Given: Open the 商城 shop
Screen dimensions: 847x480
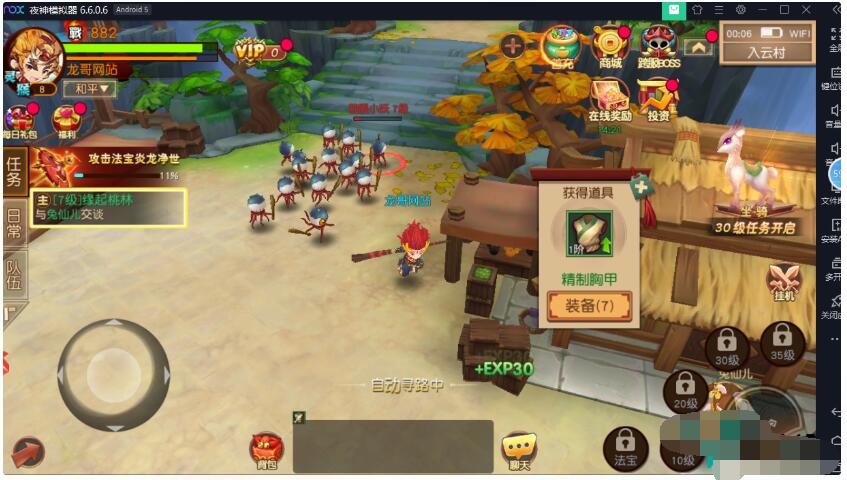Looking at the screenshot, I should [609, 45].
